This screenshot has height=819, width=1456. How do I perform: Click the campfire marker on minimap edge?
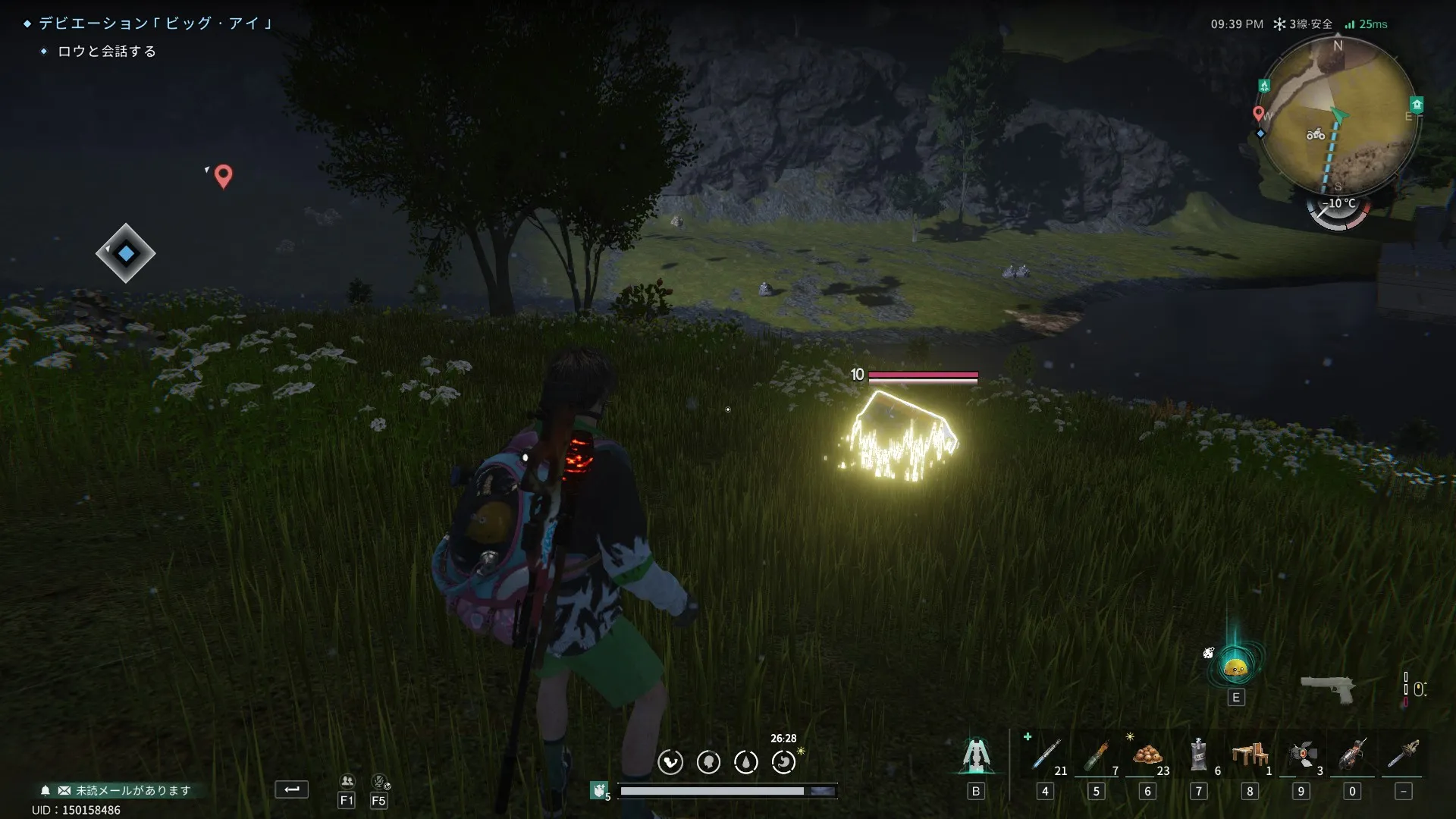1264,86
